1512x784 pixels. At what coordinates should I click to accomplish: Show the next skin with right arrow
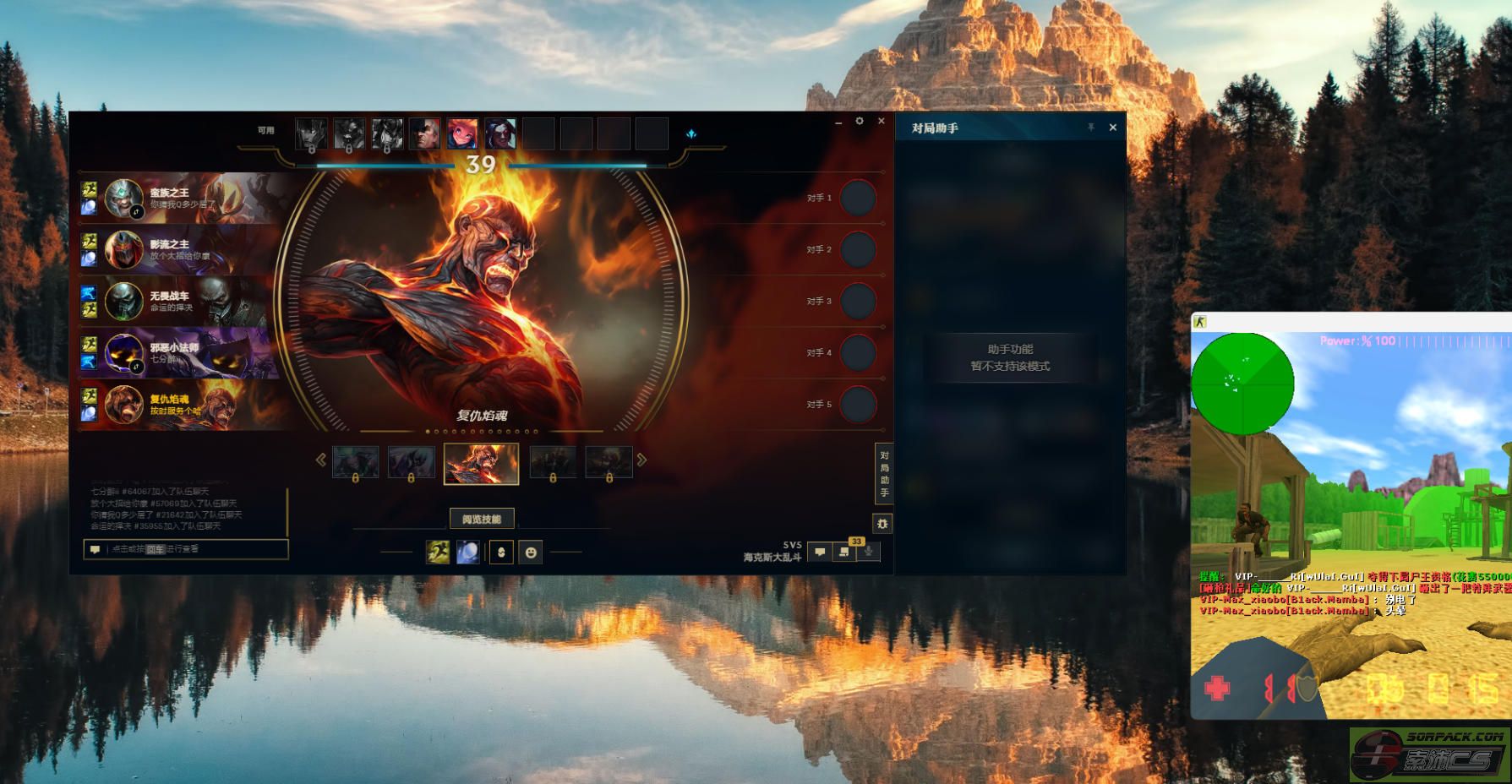click(642, 460)
